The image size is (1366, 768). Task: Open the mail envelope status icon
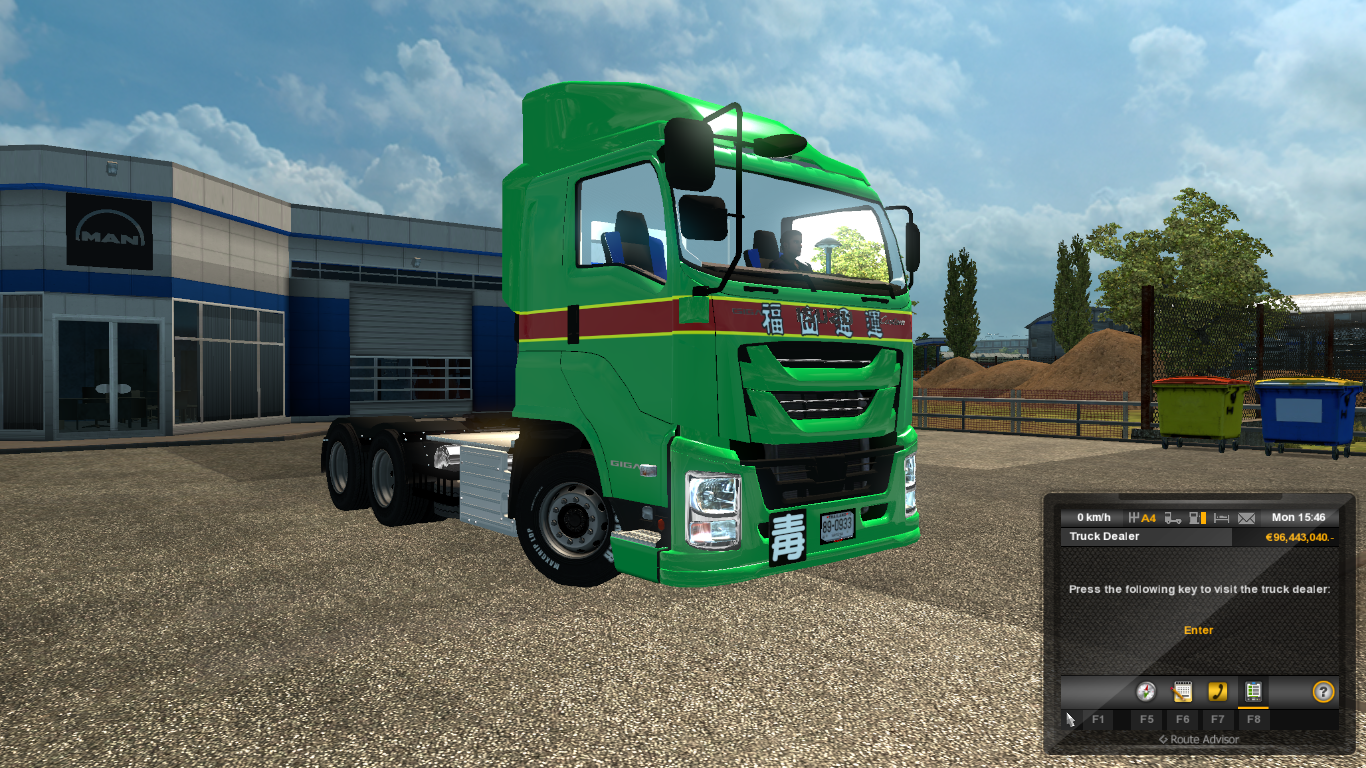(1245, 518)
